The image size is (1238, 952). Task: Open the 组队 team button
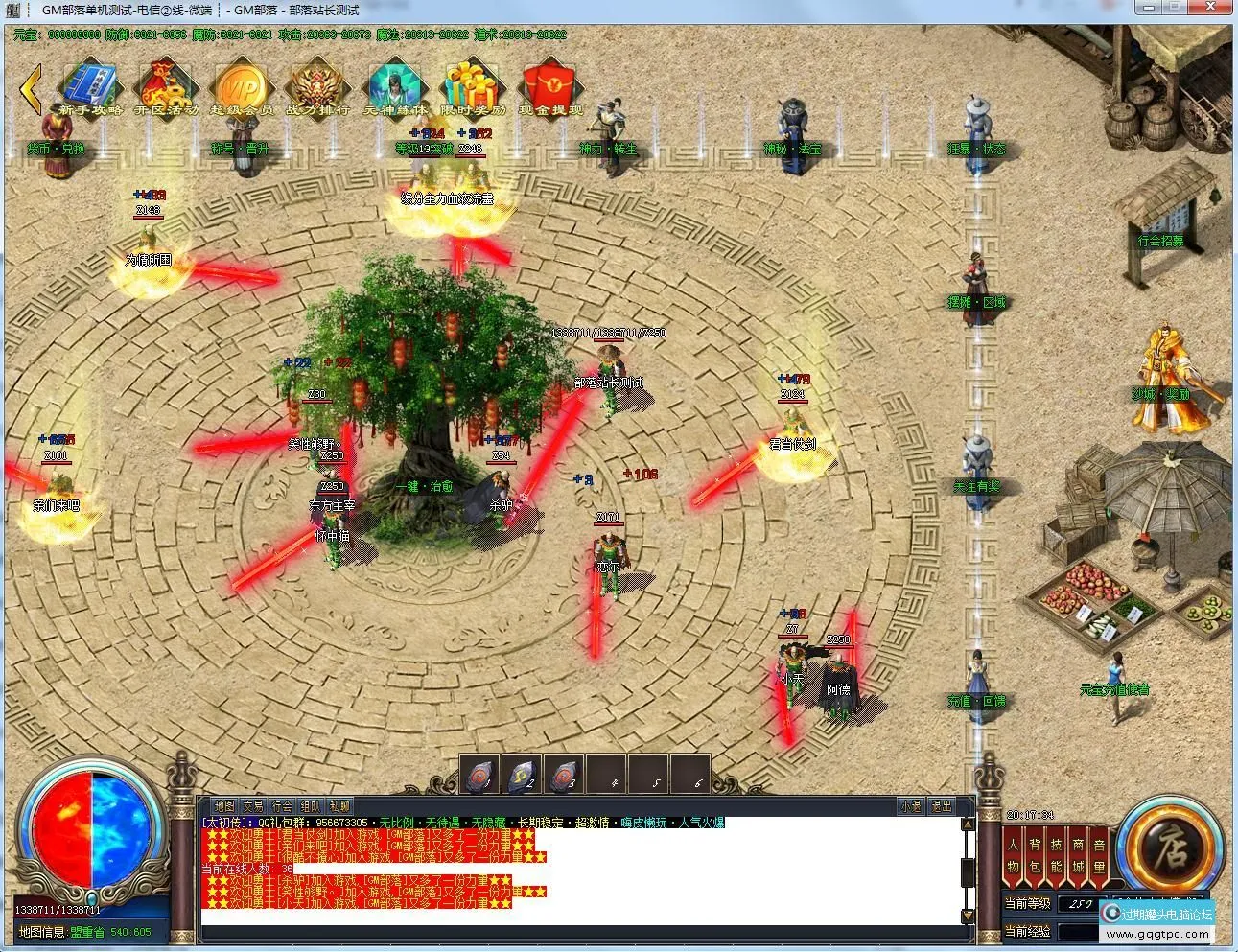[311, 806]
